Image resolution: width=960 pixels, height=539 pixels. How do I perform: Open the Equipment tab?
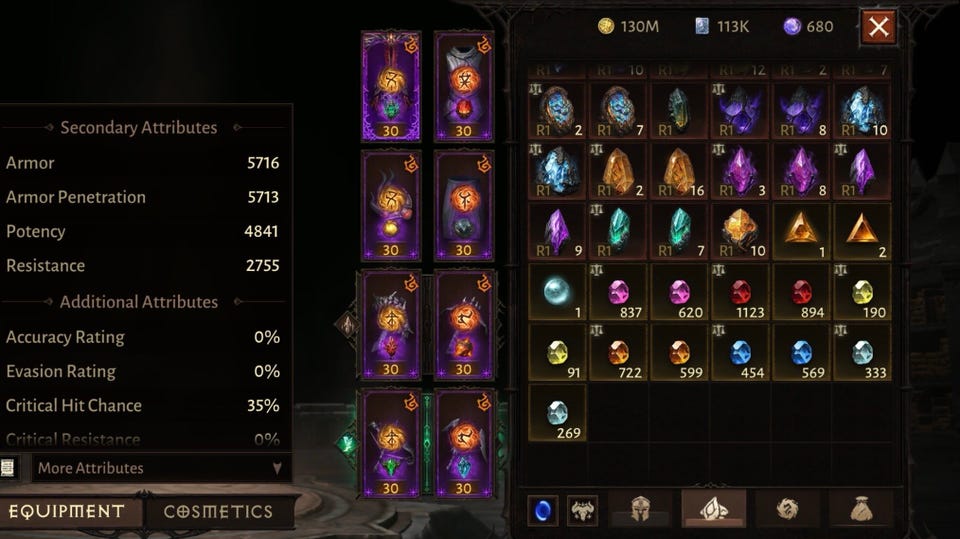click(x=67, y=511)
